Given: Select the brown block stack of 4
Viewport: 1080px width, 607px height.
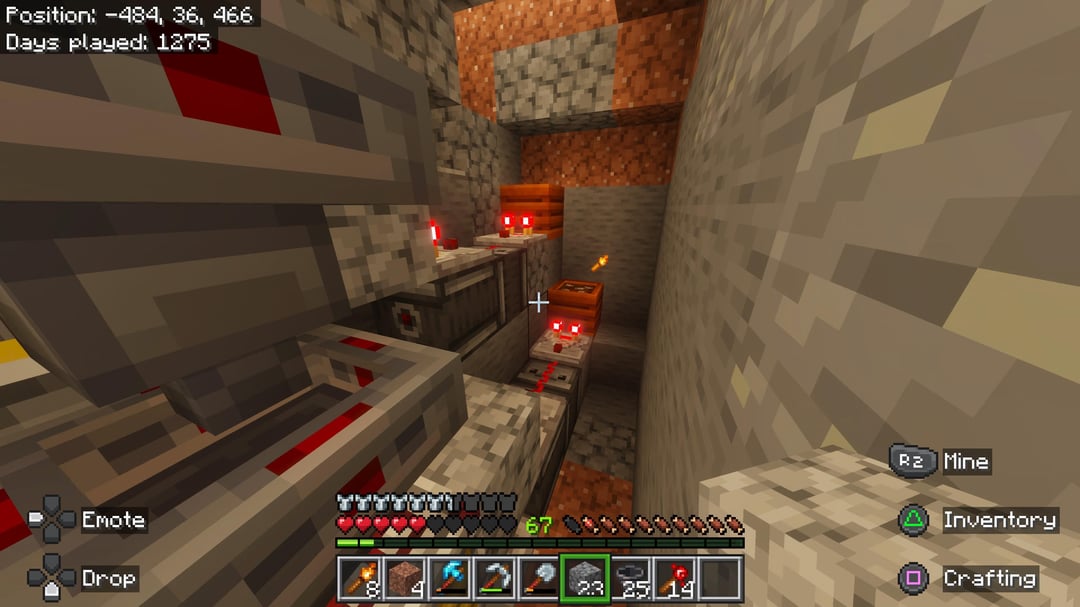Looking at the screenshot, I should [x=403, y=578].
